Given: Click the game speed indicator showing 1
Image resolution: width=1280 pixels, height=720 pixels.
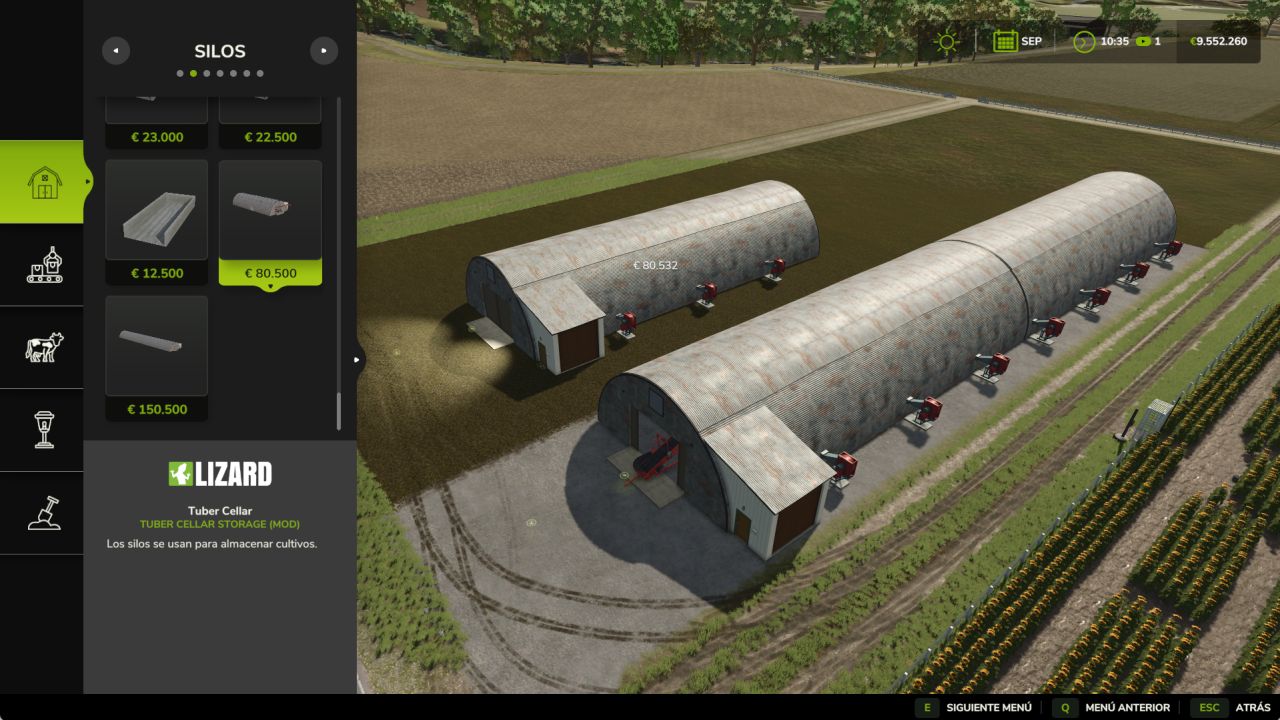Looking at the screenshot, I should [x=1146, y=41].
